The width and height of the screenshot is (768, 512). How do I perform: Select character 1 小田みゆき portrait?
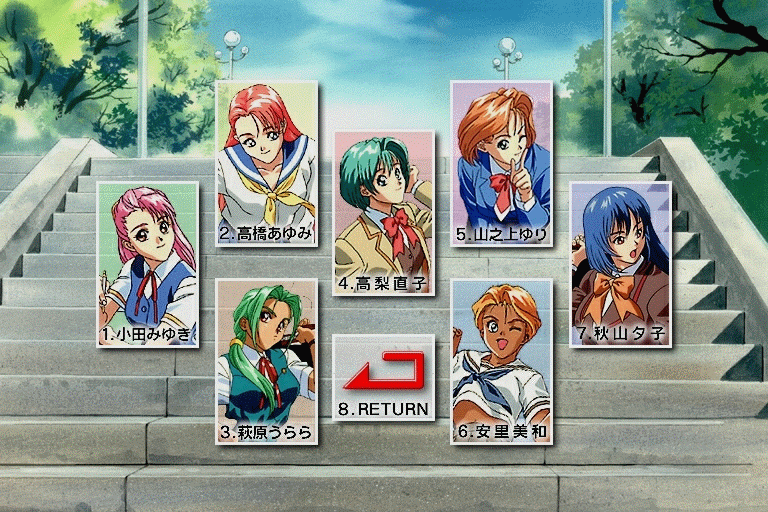(x=148, y=263)
